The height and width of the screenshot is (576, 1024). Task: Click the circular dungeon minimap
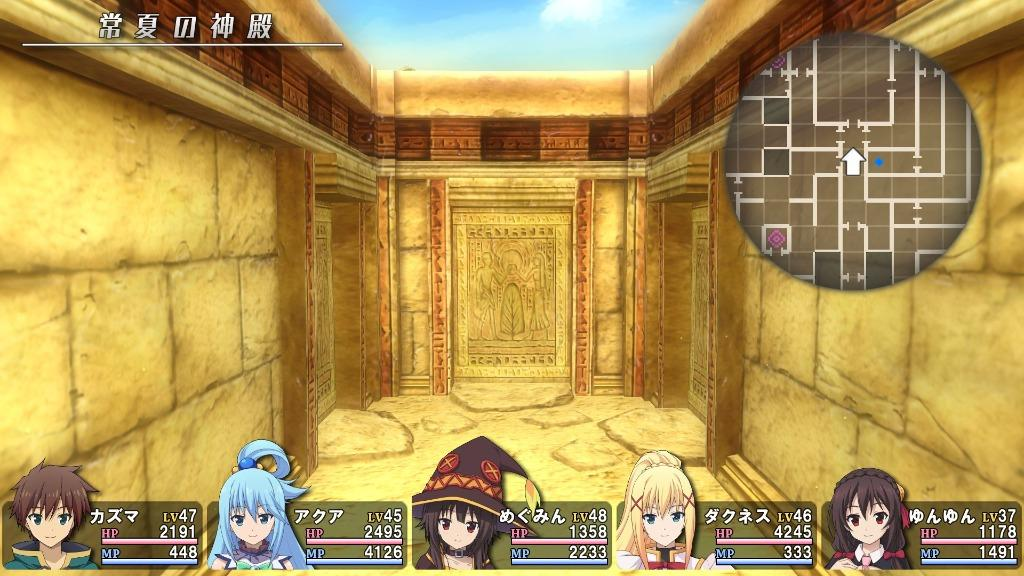(853, 161)
